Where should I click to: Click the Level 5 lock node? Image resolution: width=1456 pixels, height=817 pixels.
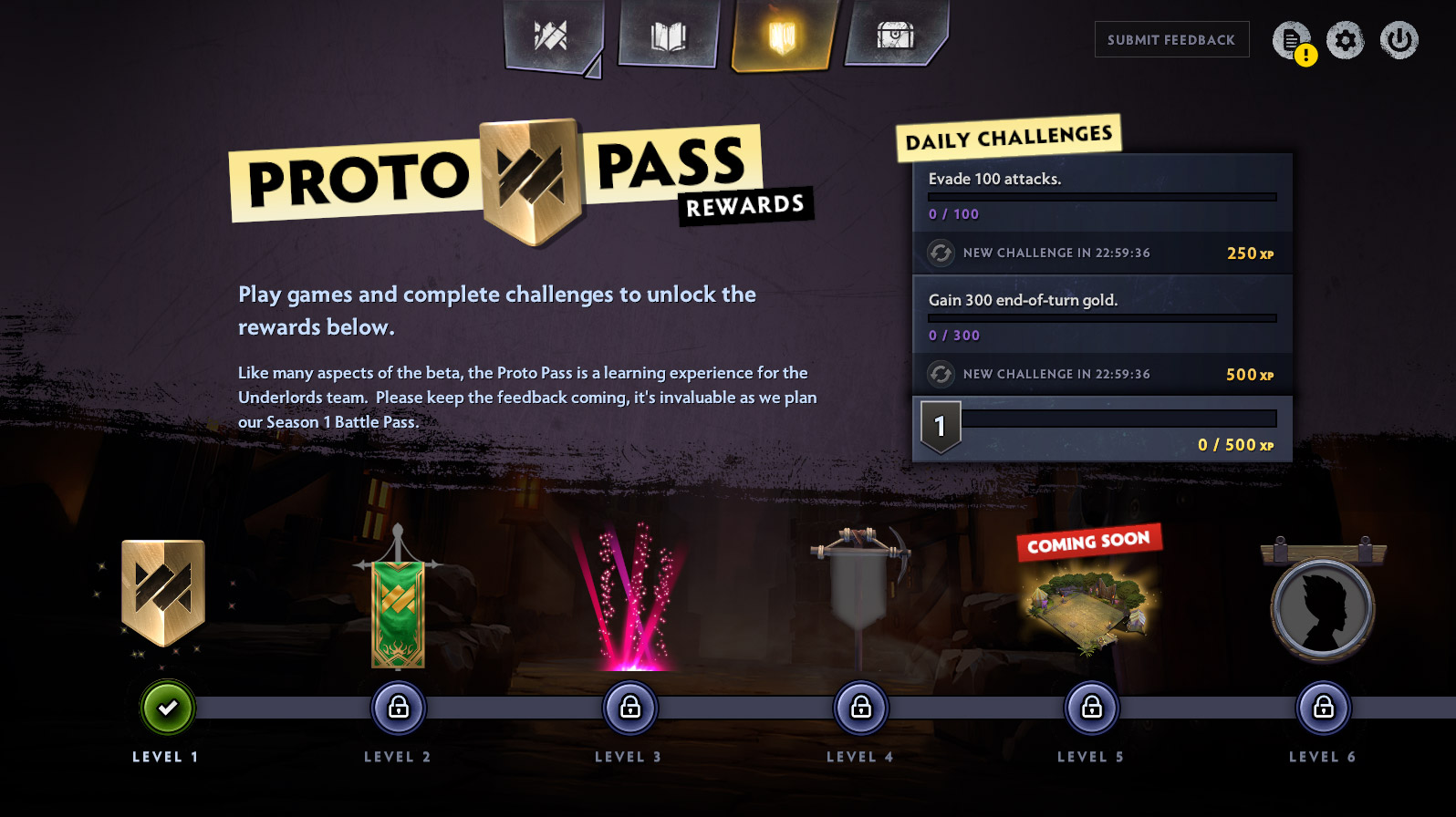(x=1092, y=708)
